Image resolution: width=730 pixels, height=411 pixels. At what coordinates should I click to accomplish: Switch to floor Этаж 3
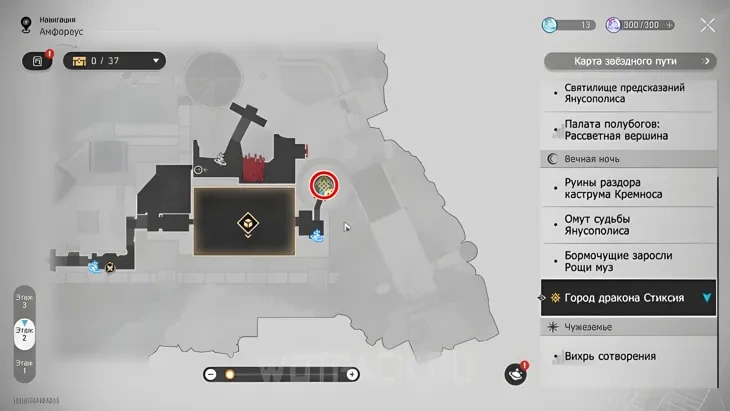(x=24, y=300)
